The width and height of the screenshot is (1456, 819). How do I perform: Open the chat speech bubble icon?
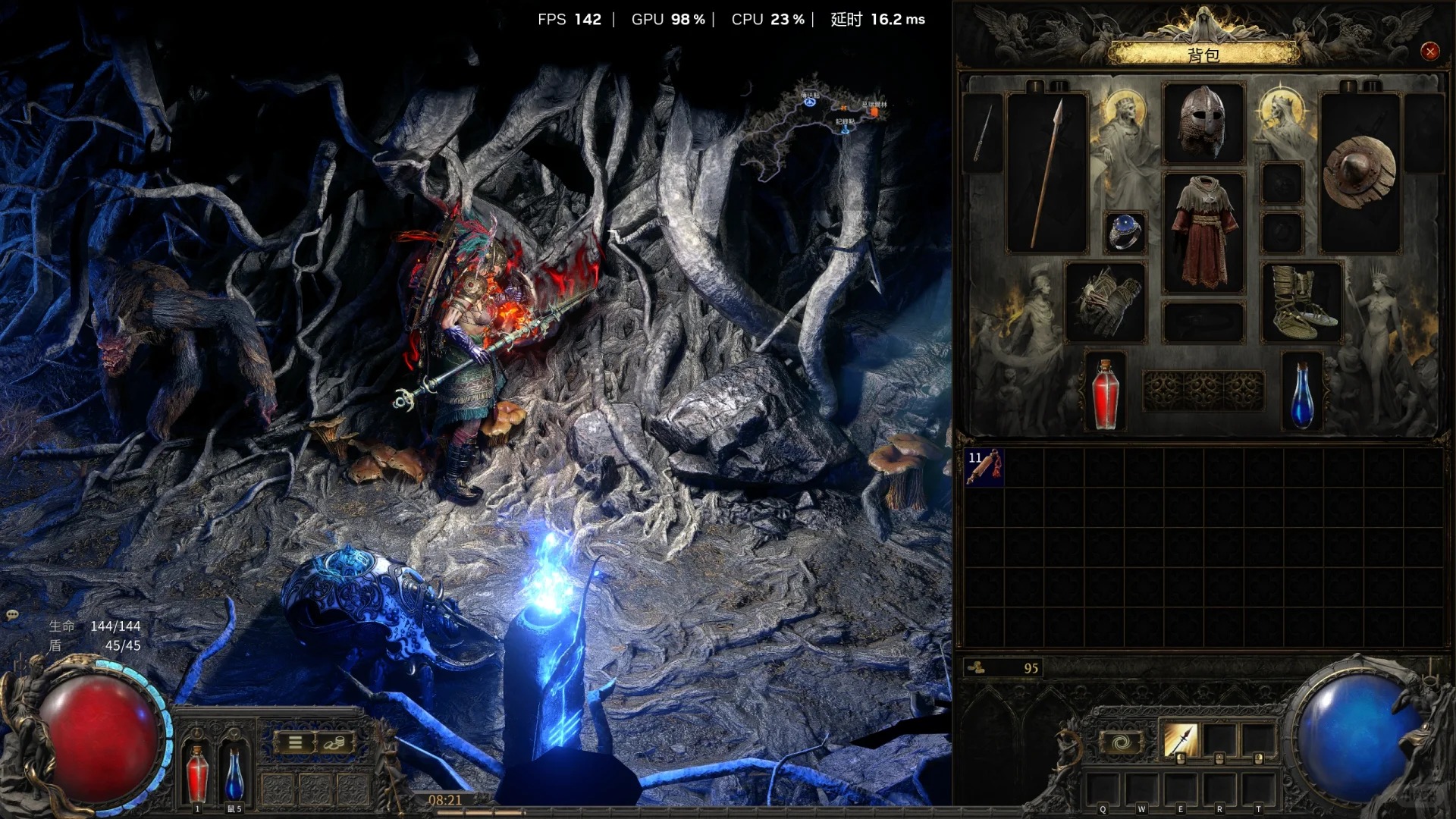pos(12,615)
